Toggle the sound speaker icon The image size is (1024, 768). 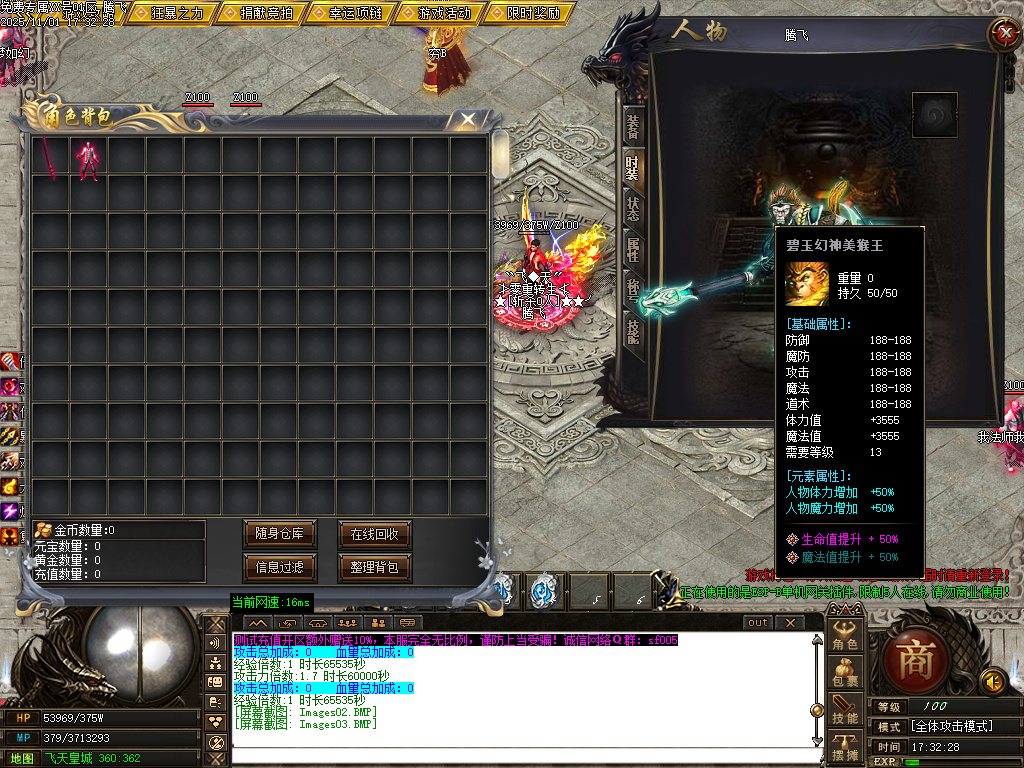993,681
